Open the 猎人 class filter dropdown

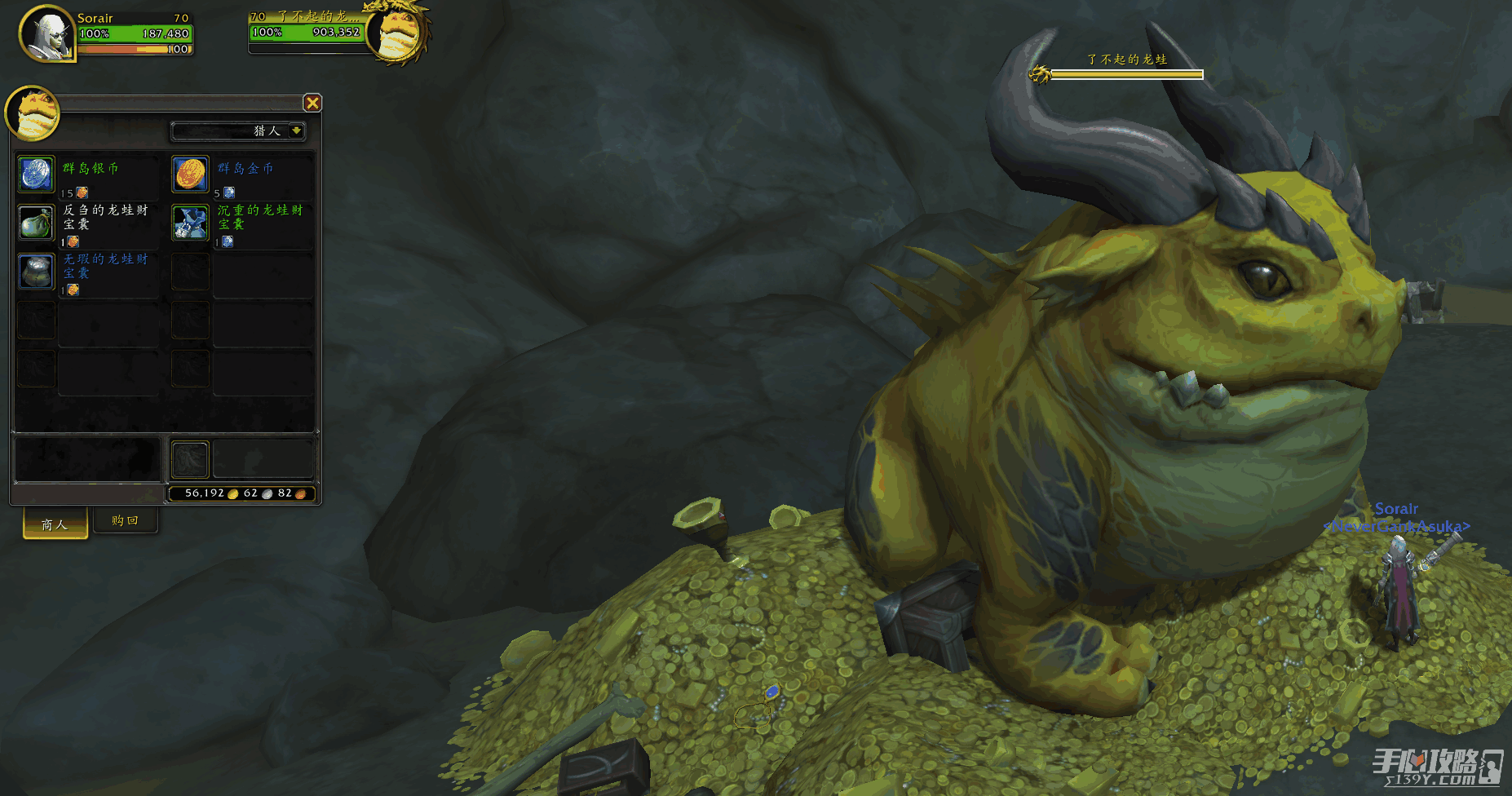pos(296,130)
